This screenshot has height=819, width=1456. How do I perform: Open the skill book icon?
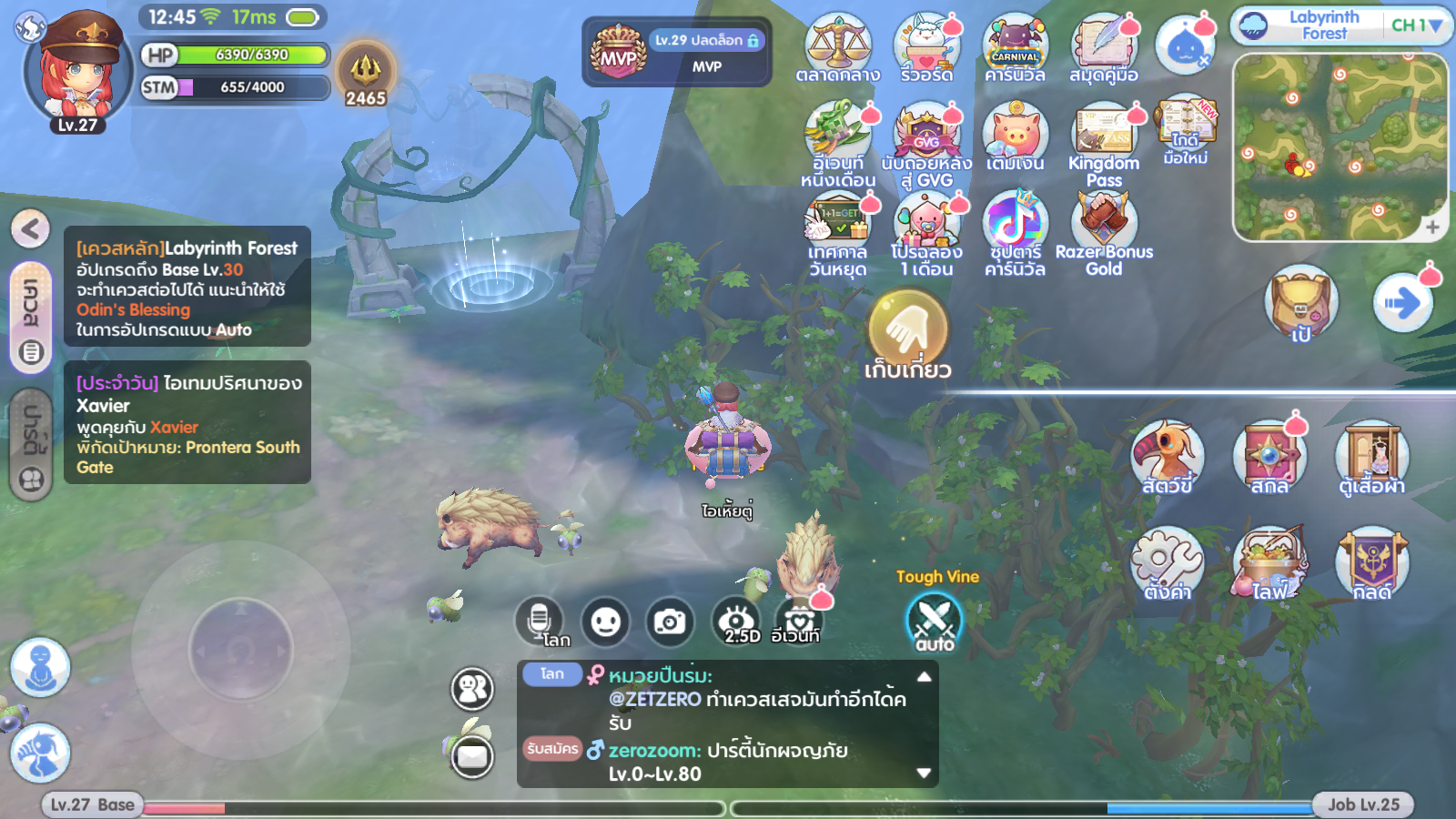point(1269,455)
